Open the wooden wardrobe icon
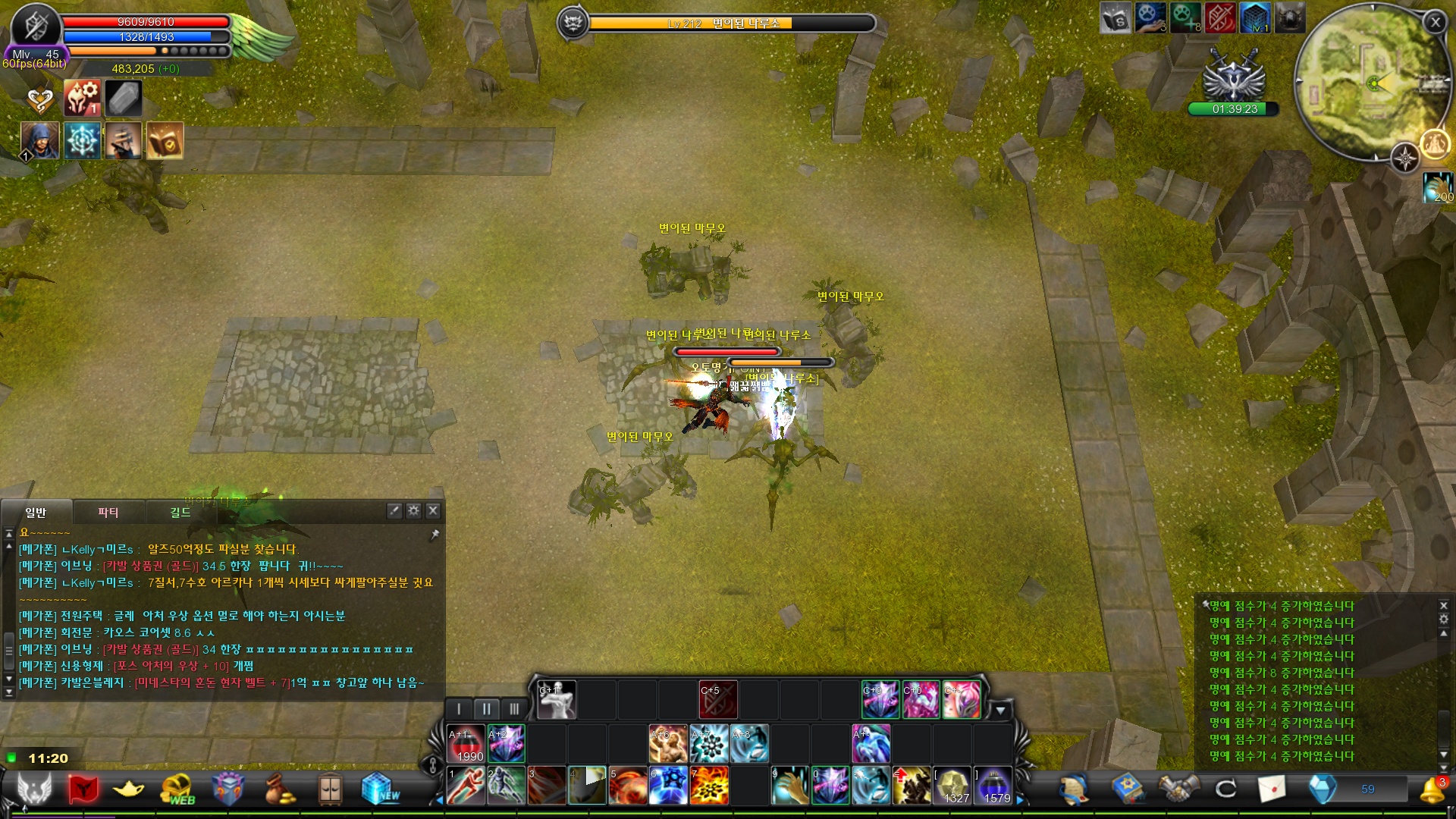1456x819 pixels. click(x=330, y=789)
